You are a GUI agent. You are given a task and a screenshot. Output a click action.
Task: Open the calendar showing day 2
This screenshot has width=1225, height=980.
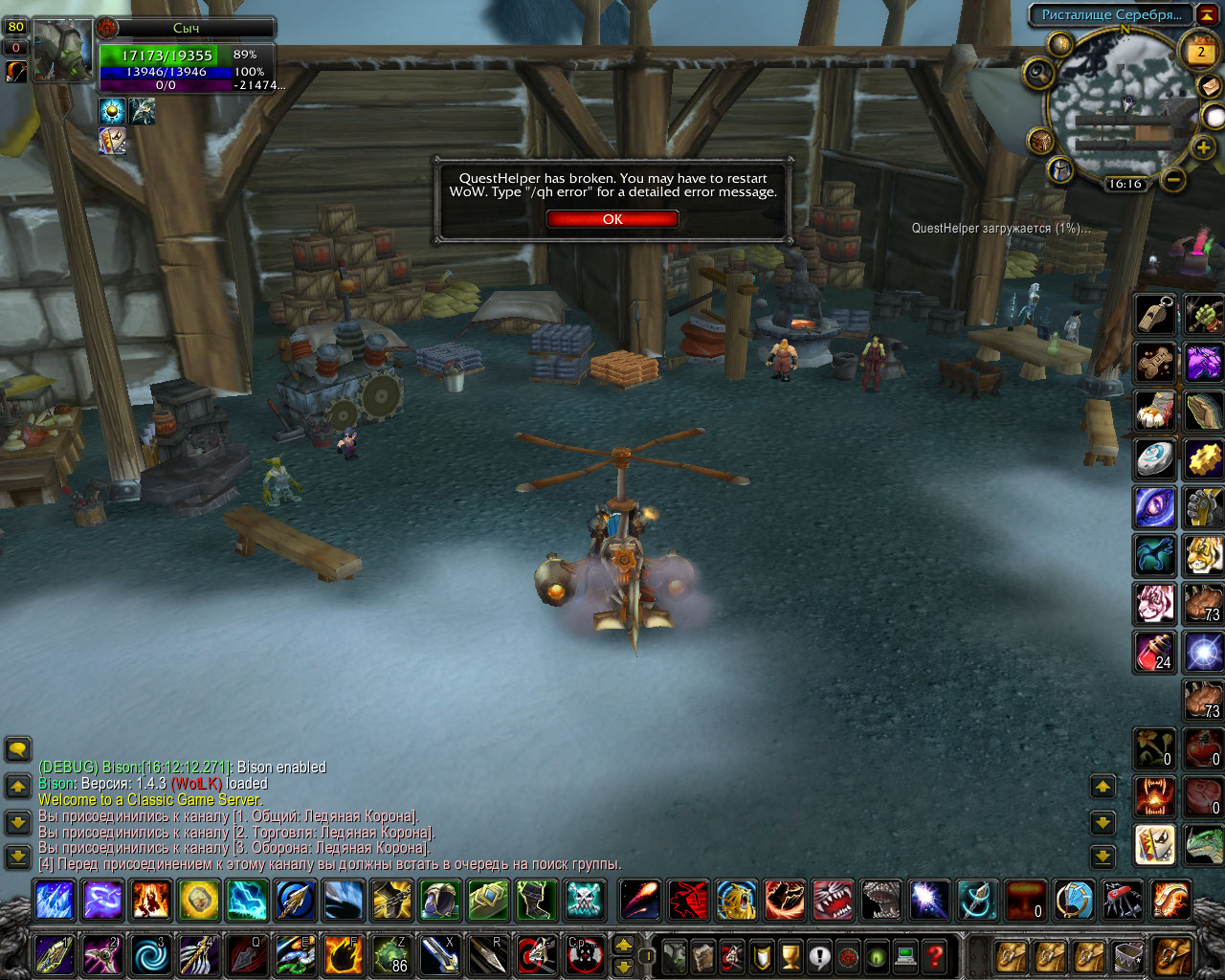pyautogui.click(x=1201, y=53)
